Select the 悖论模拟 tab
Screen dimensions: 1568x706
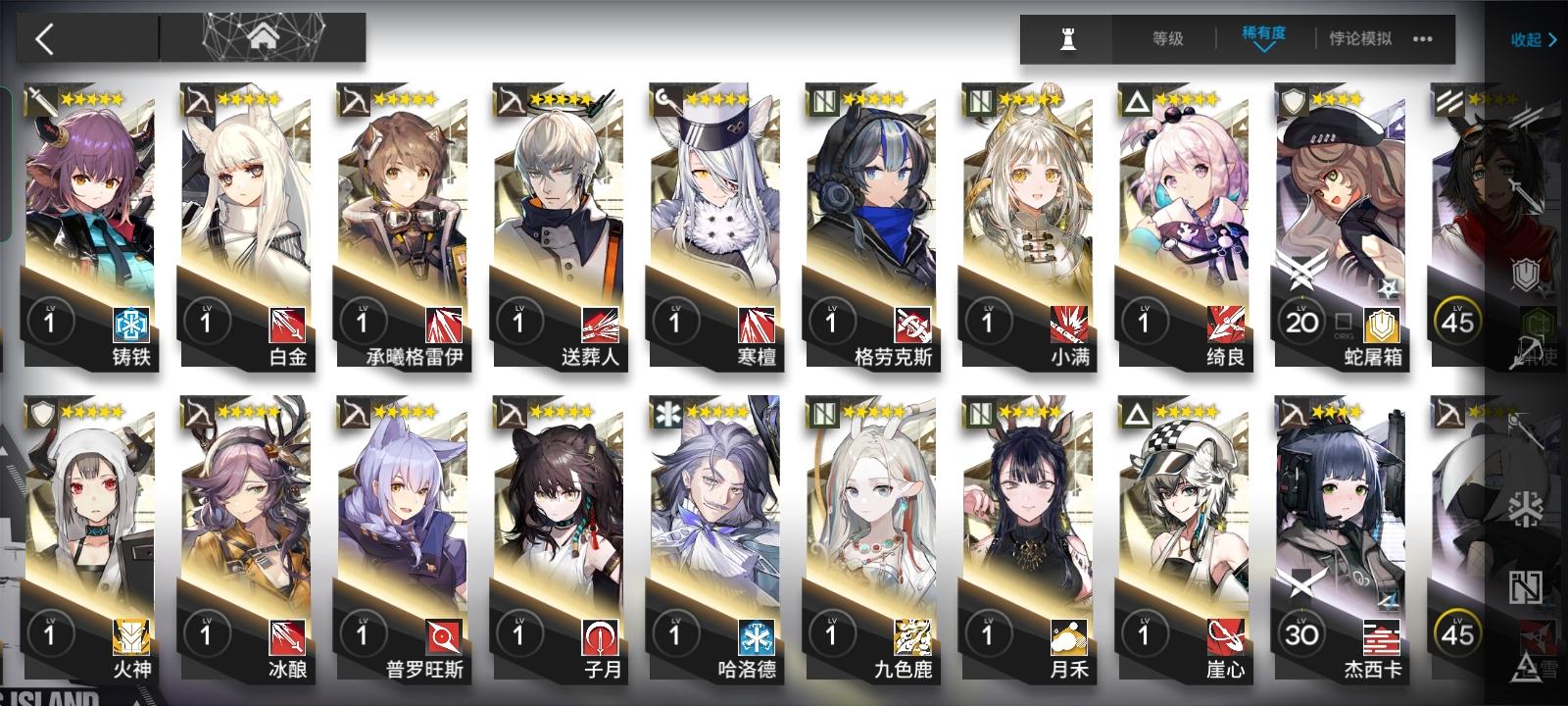click(x=1362, y=40)
